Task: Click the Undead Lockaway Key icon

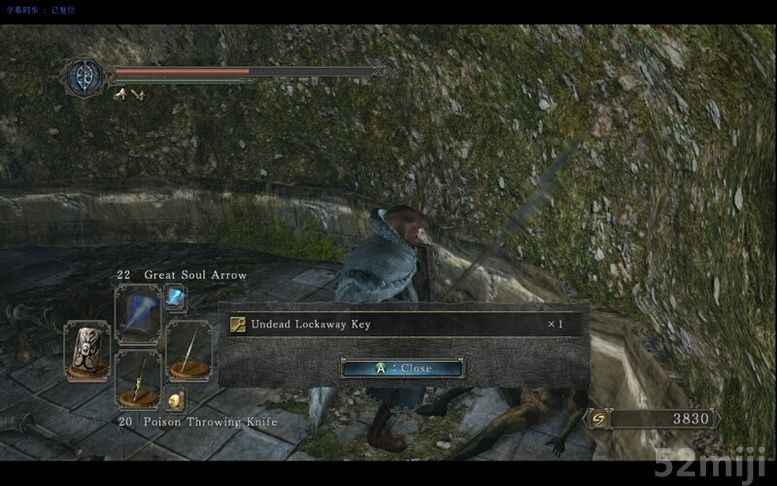Action: coord(238,324)
